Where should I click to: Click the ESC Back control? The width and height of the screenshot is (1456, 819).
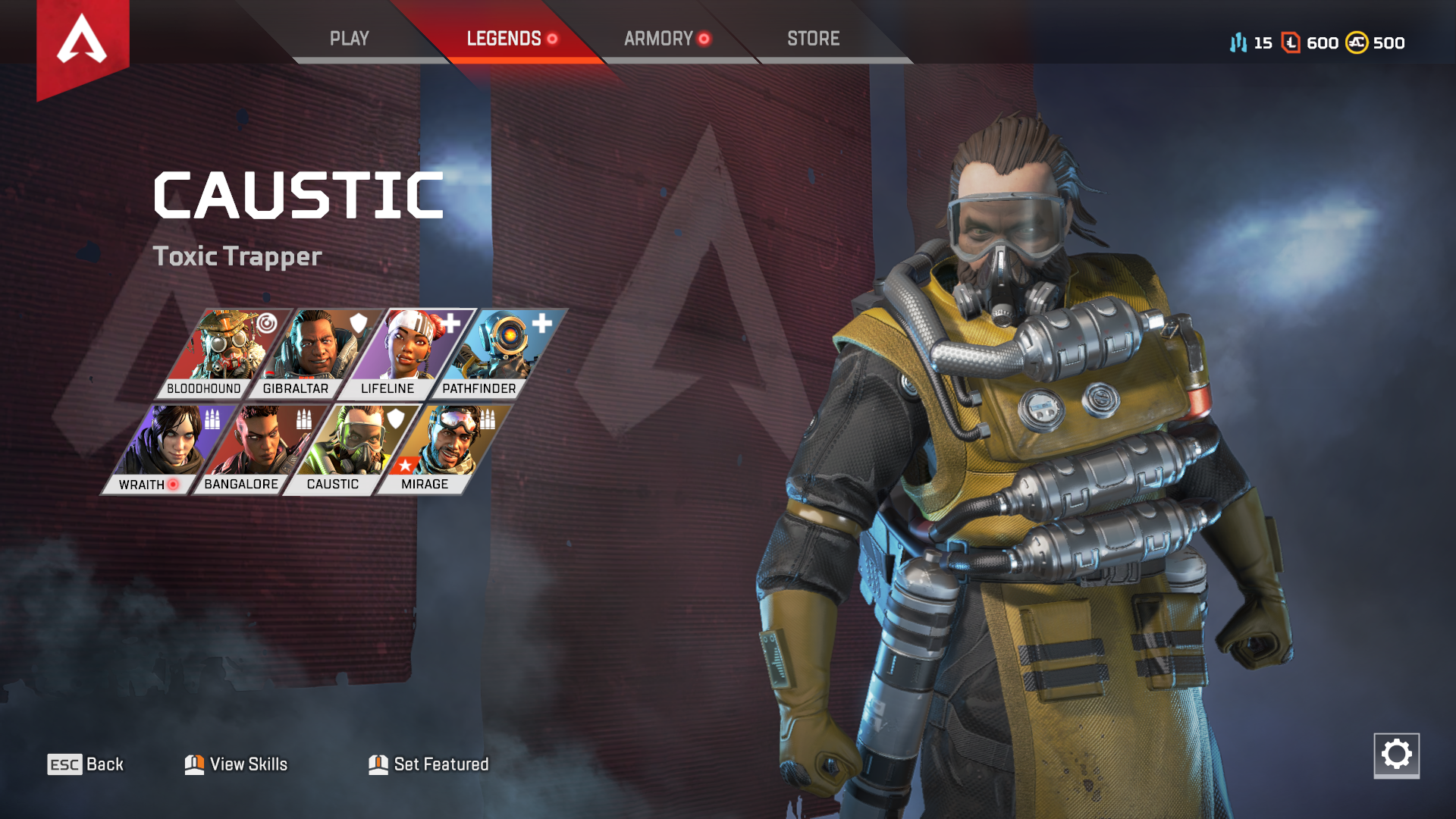[86, 764]
